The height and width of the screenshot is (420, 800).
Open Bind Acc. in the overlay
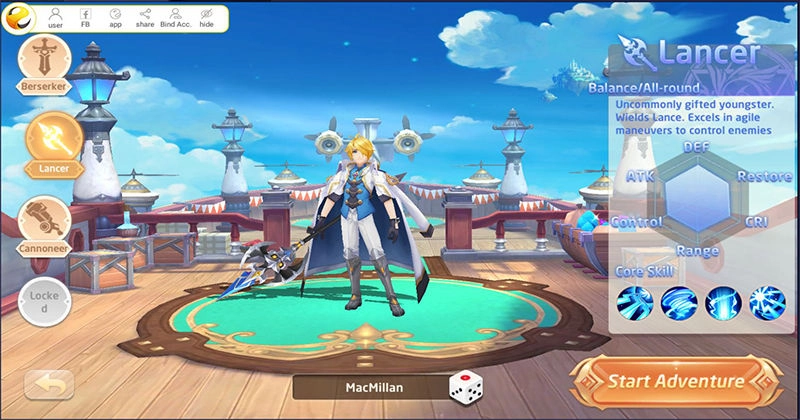coord(176,17)
